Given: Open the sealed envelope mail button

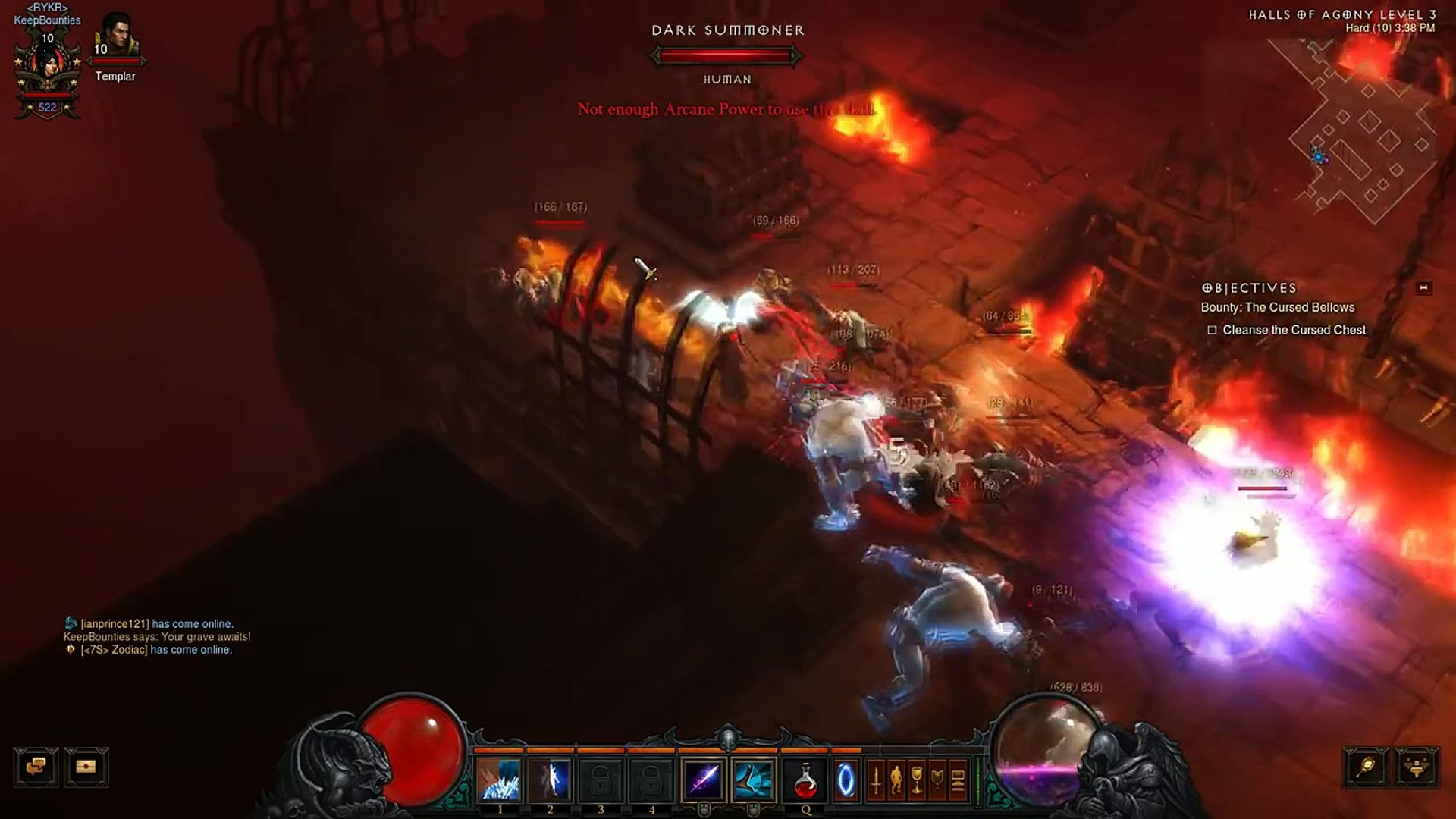Looking at the screenshot, I should click(x=86, y=767).
